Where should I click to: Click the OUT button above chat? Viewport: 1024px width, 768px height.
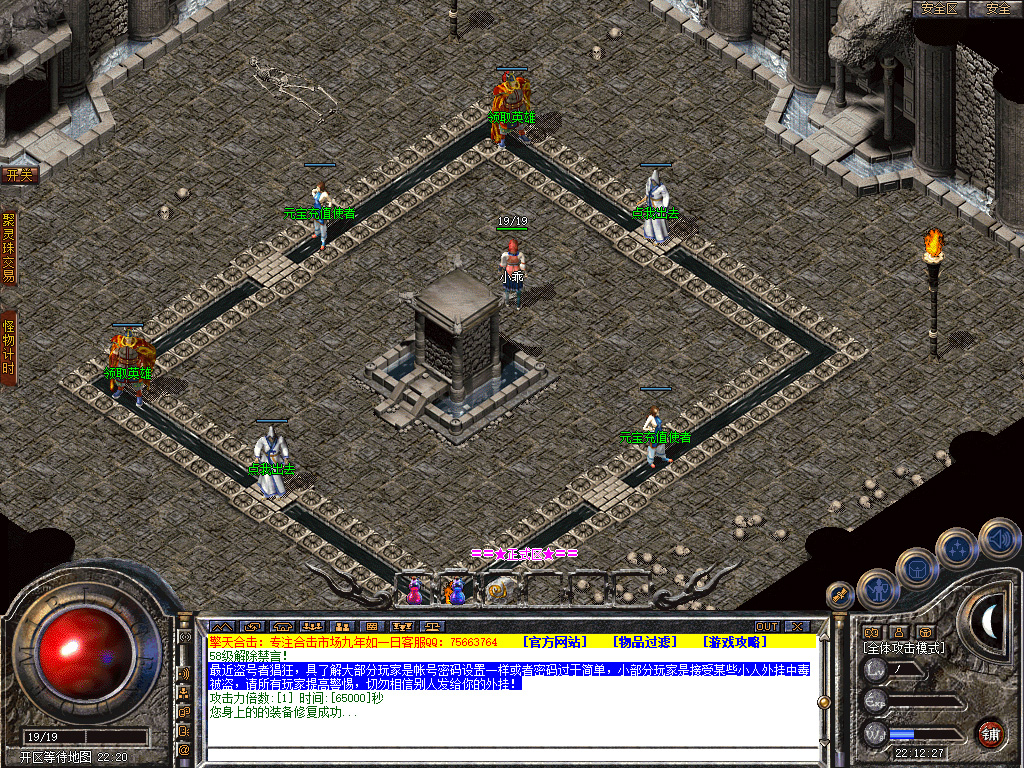(766, 626)
